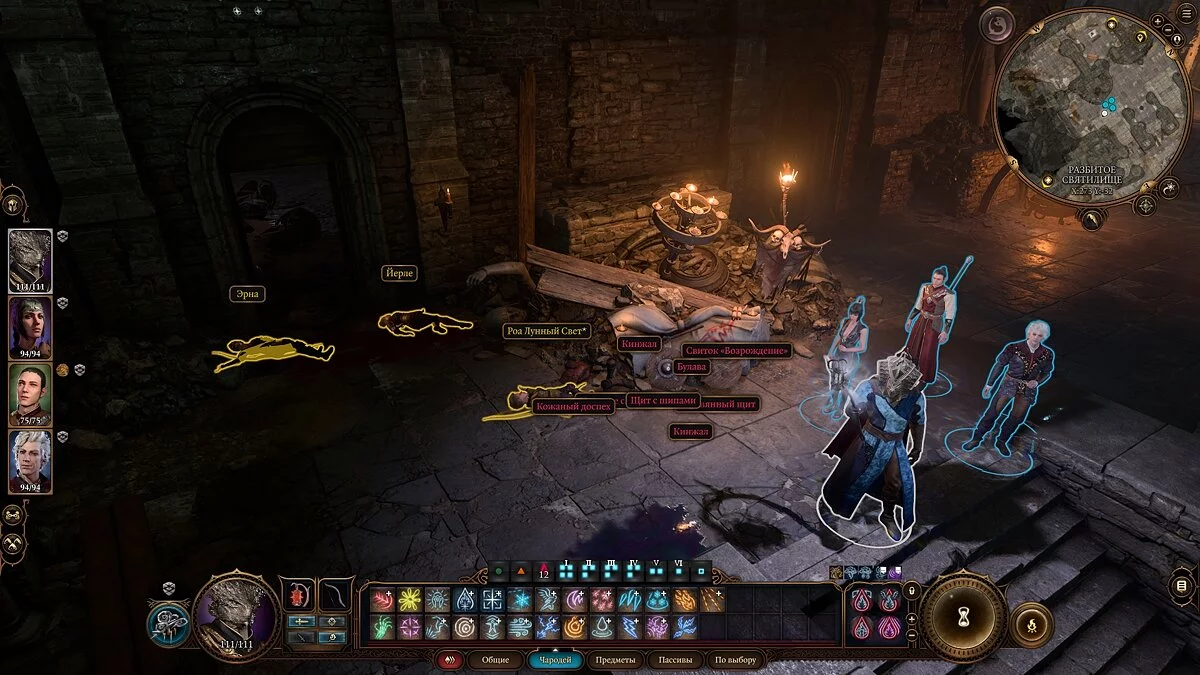
Task: Toggle the hotbar lock icon
Action: [911, 591]
